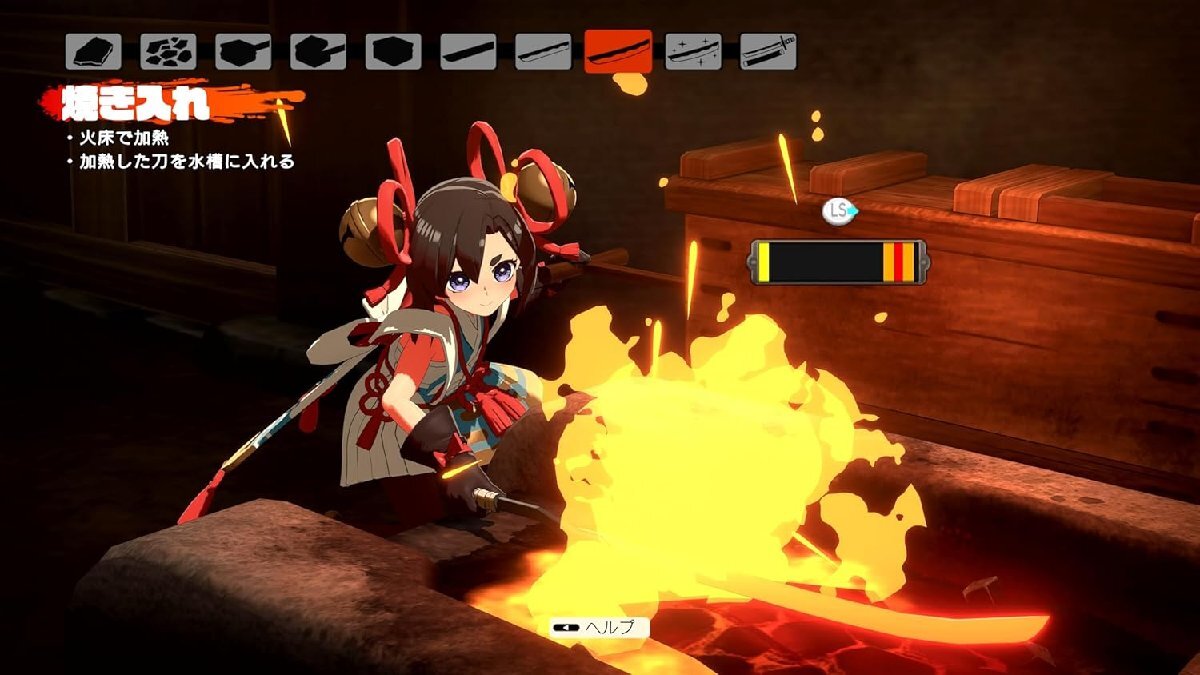The width and height of the screenshot is (1200, 675).
Task: Select the raw ore chunk step icon
Action: (x=94, y=51)
